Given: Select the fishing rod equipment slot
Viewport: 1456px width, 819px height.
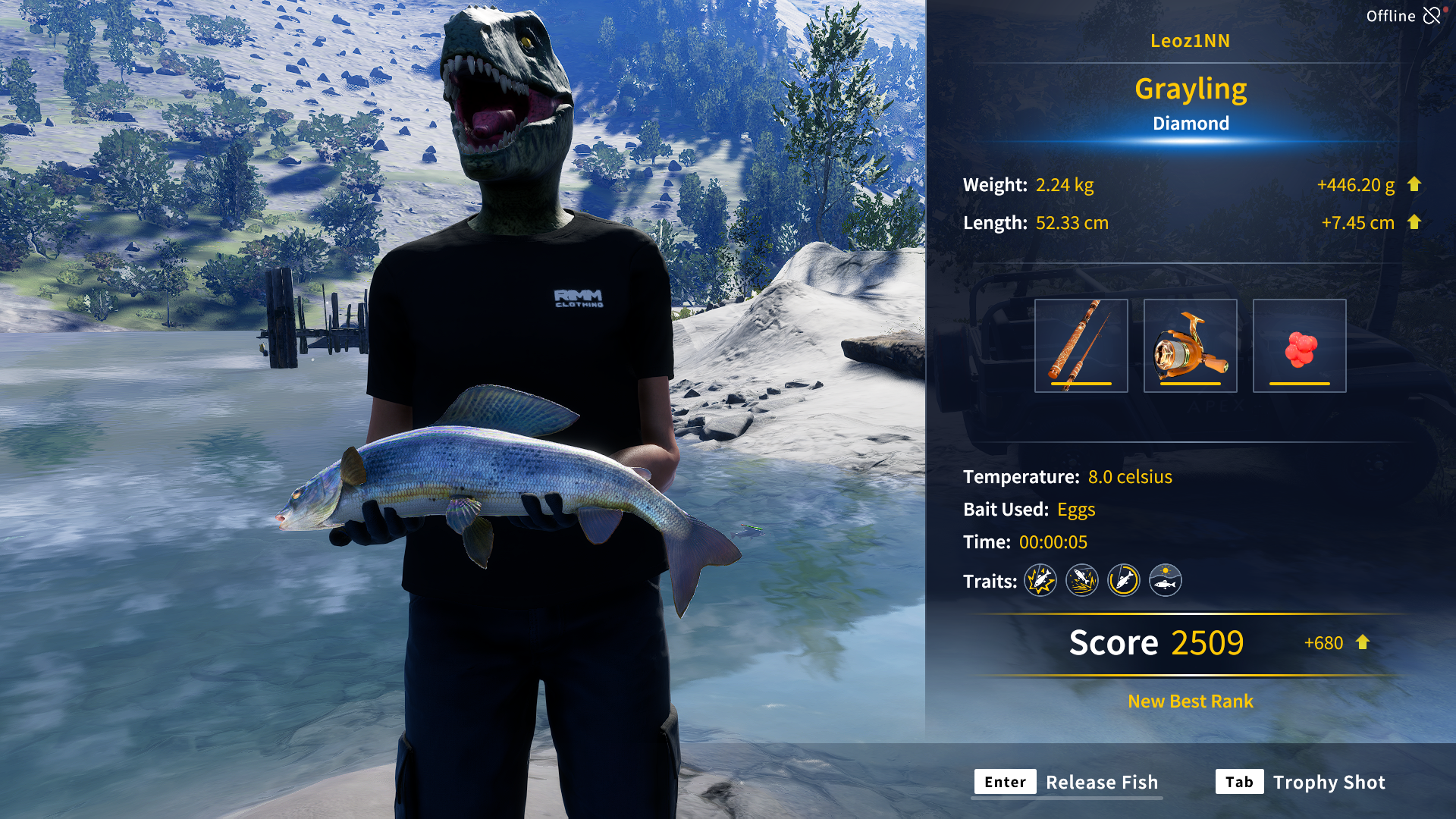Looking at the screenshot, I should coord(1081,346).
